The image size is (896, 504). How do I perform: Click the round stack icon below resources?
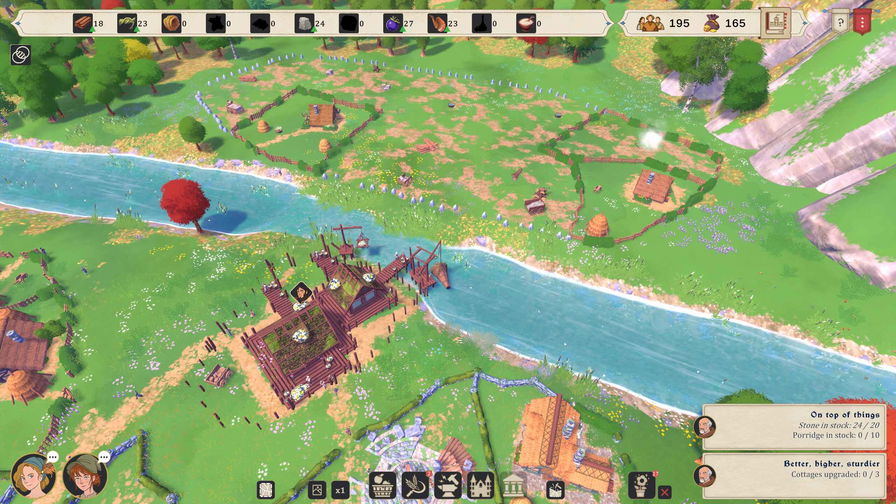point(21,55)
